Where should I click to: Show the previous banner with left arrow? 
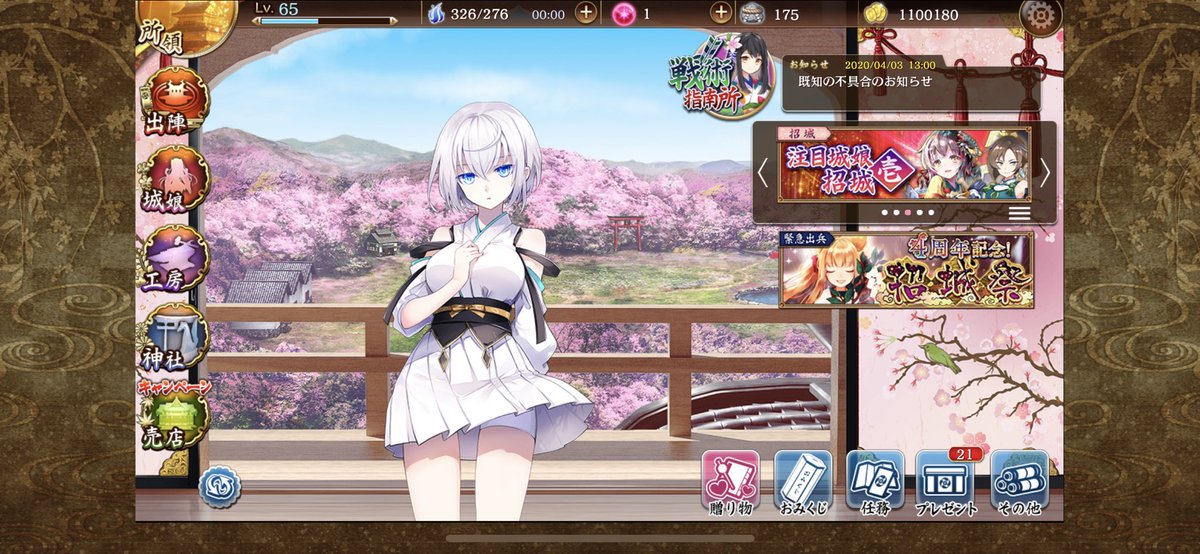(763, 173)
